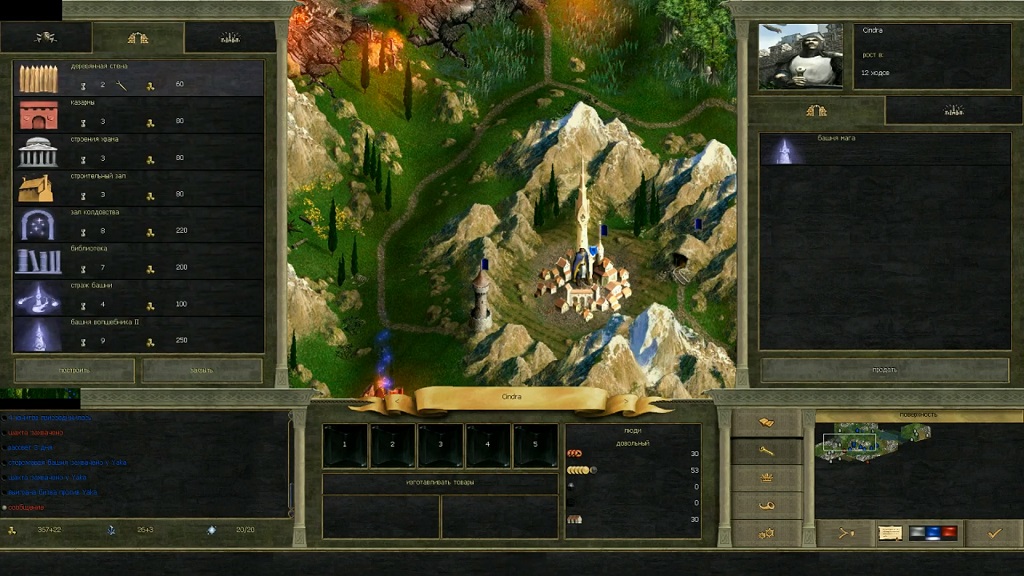1024x576 pixels.
Task: Switch to the left panel's buildings tab
Action: (138, 38)
